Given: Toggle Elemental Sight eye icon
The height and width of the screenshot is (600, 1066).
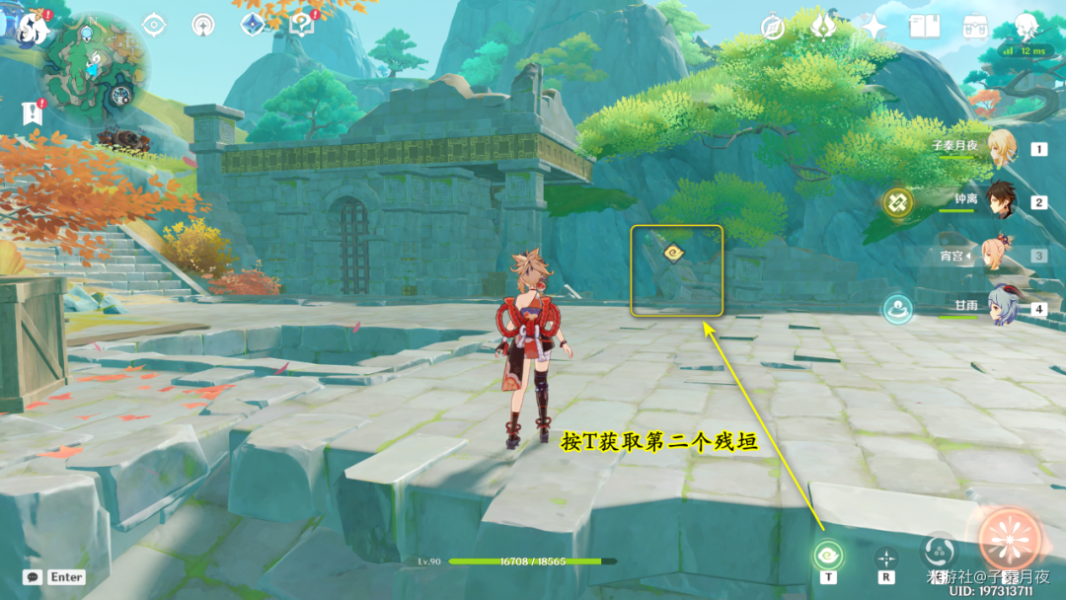Looking at the screenshot, I should pyautogui.click(x=154, y=25).
